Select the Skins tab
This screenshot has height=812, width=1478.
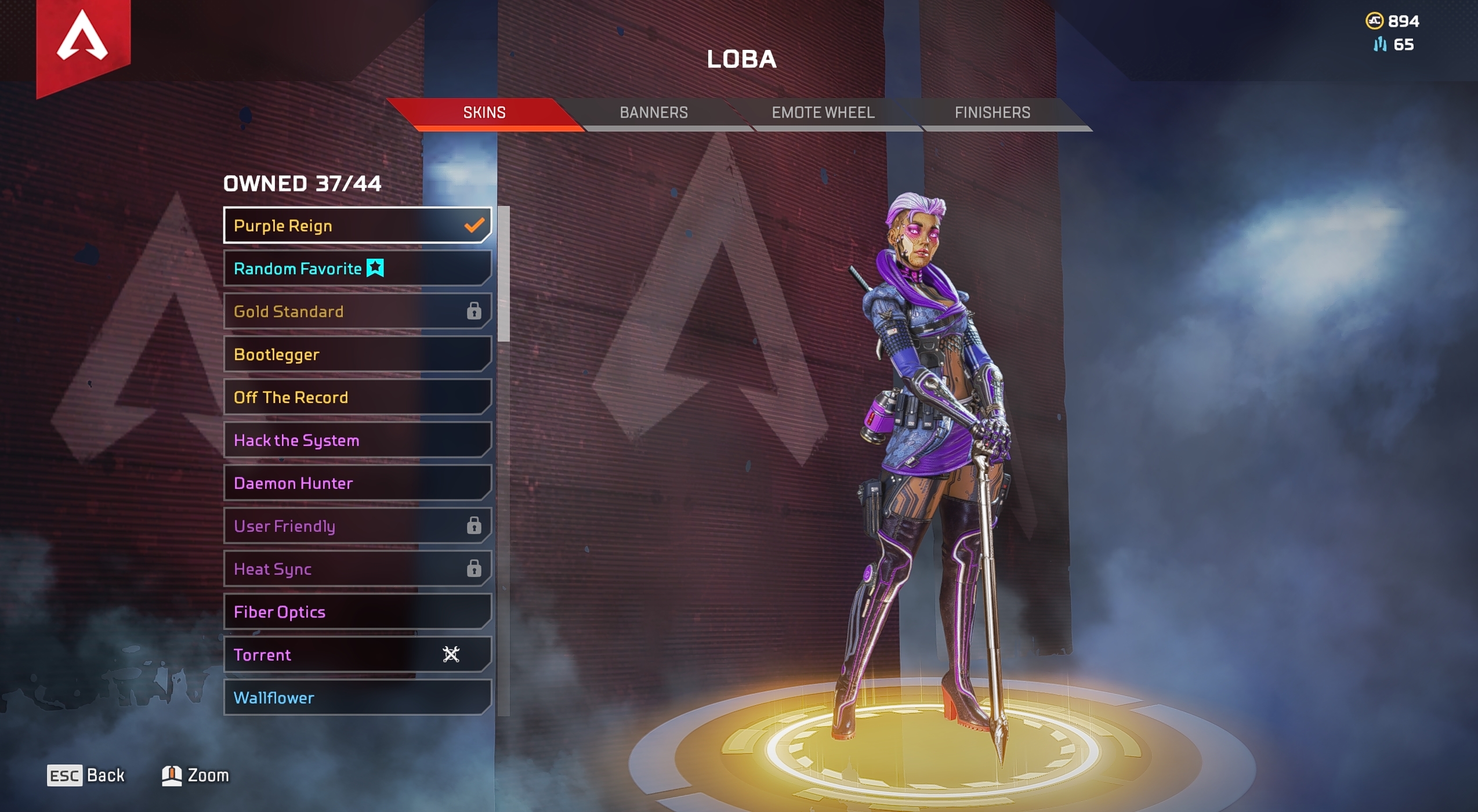[x=484, y=113]
